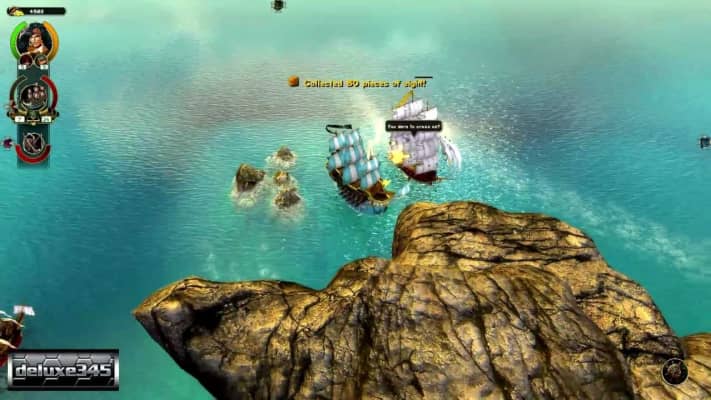711x400 pixels.
Task: Select the pirate captain portrait
Action: coord(34,40)
